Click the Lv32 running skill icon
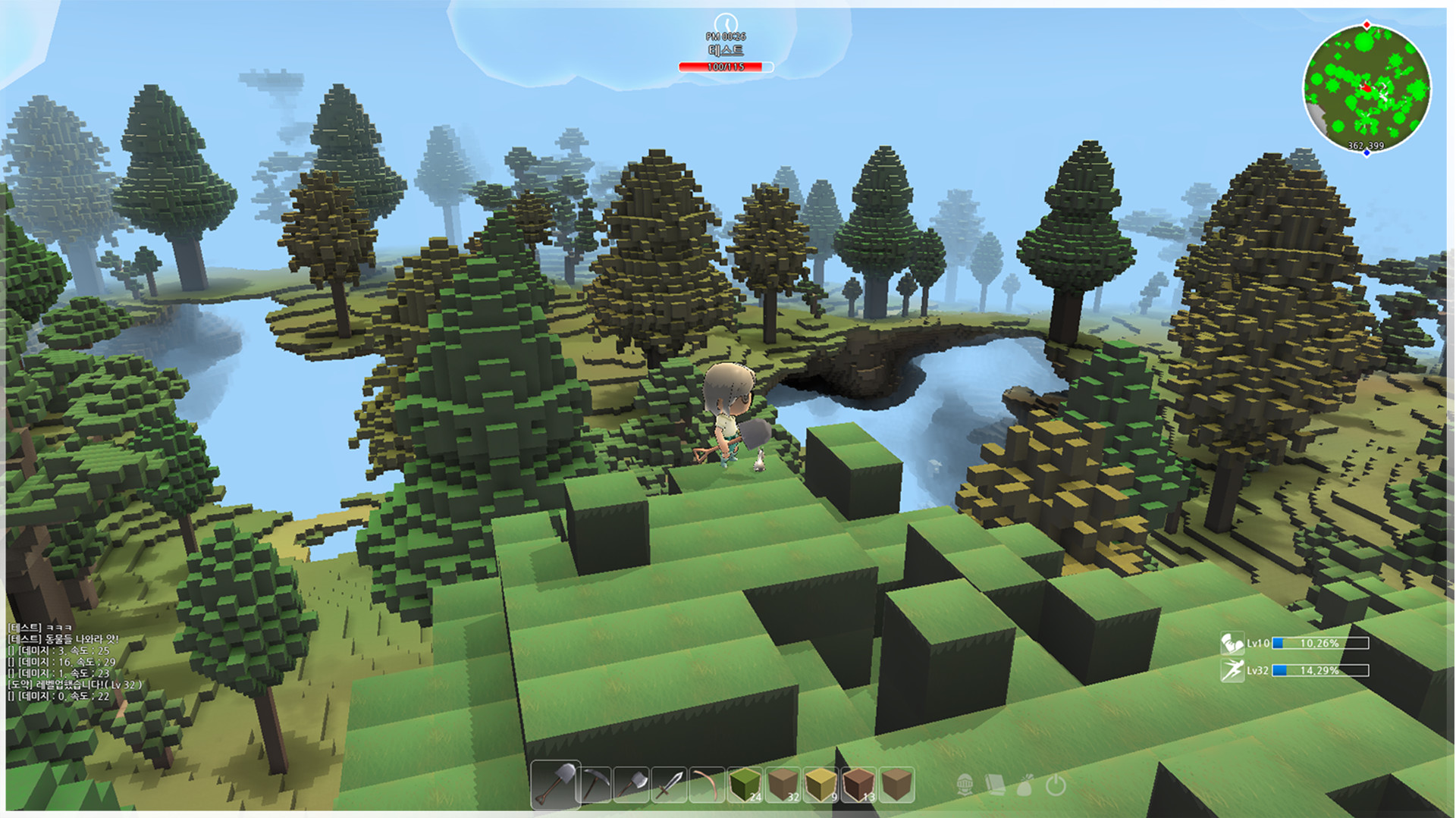This screenshot has height=818, width=1456. (1232, 669)
